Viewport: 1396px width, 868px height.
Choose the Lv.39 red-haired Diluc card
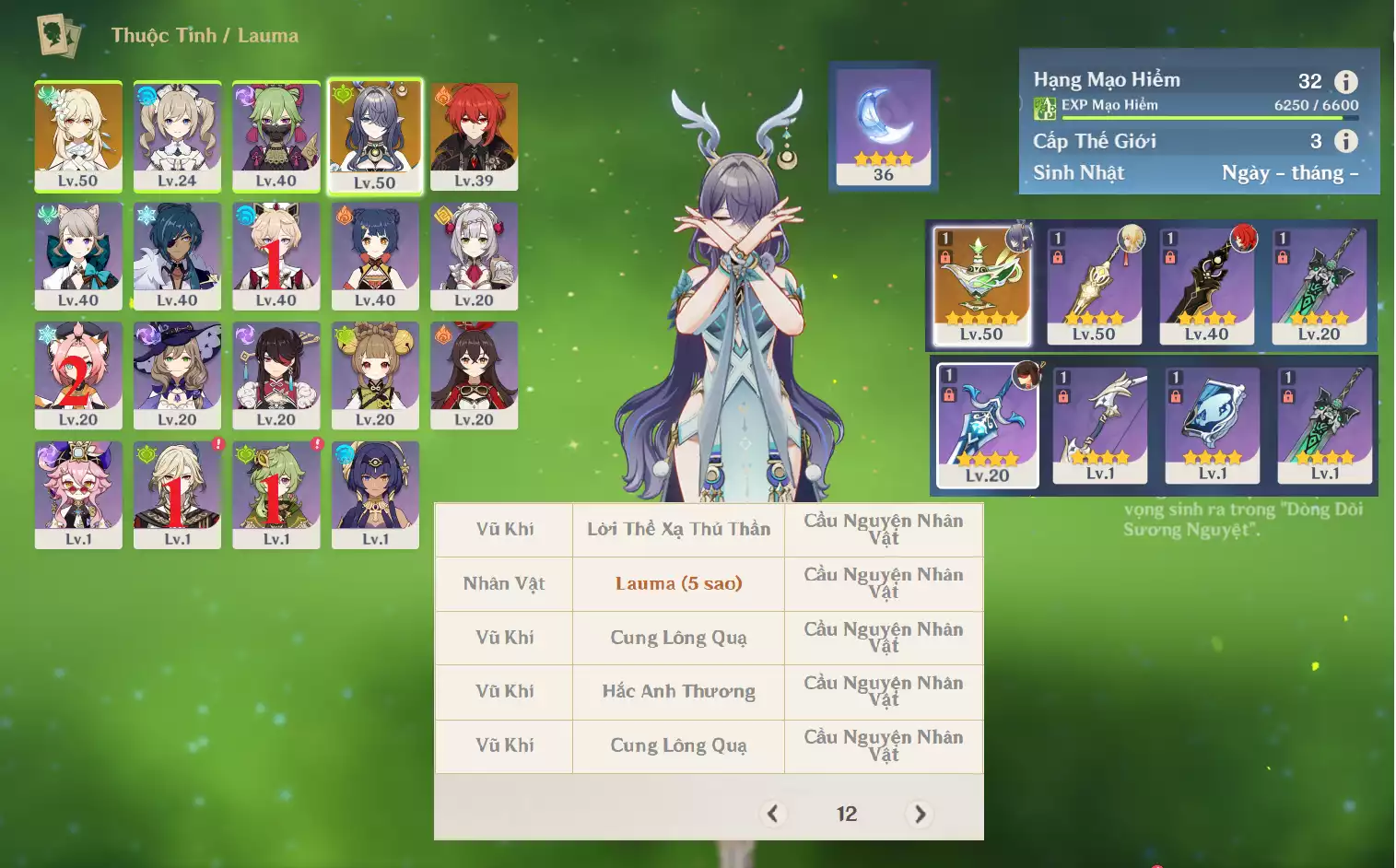point(474,135)
